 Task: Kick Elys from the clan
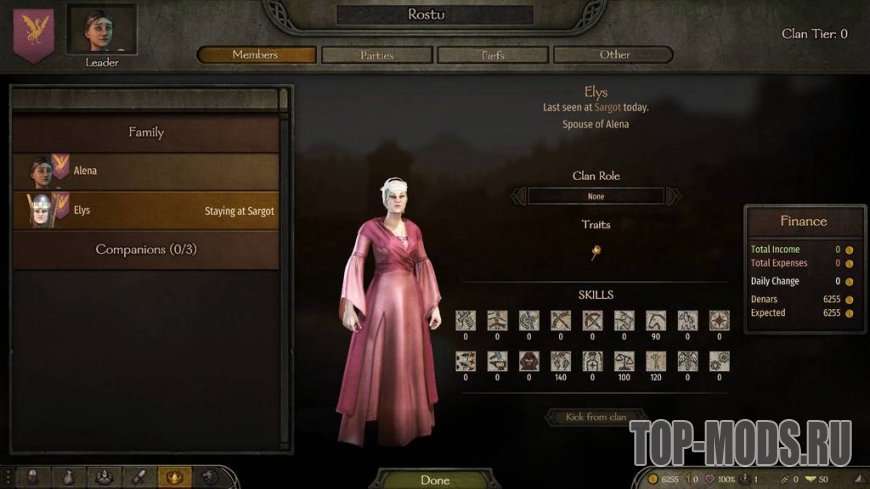[595, 416]
